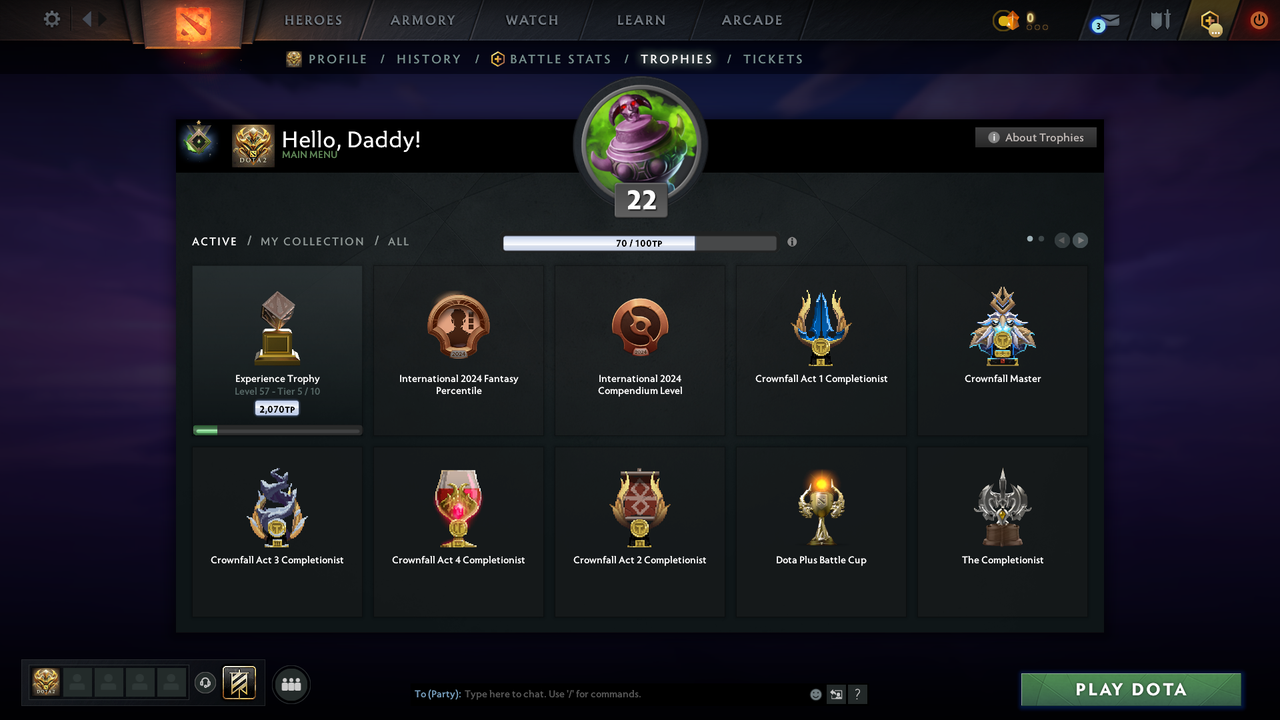Open the friends list group icon

click(x=290, y=684)
